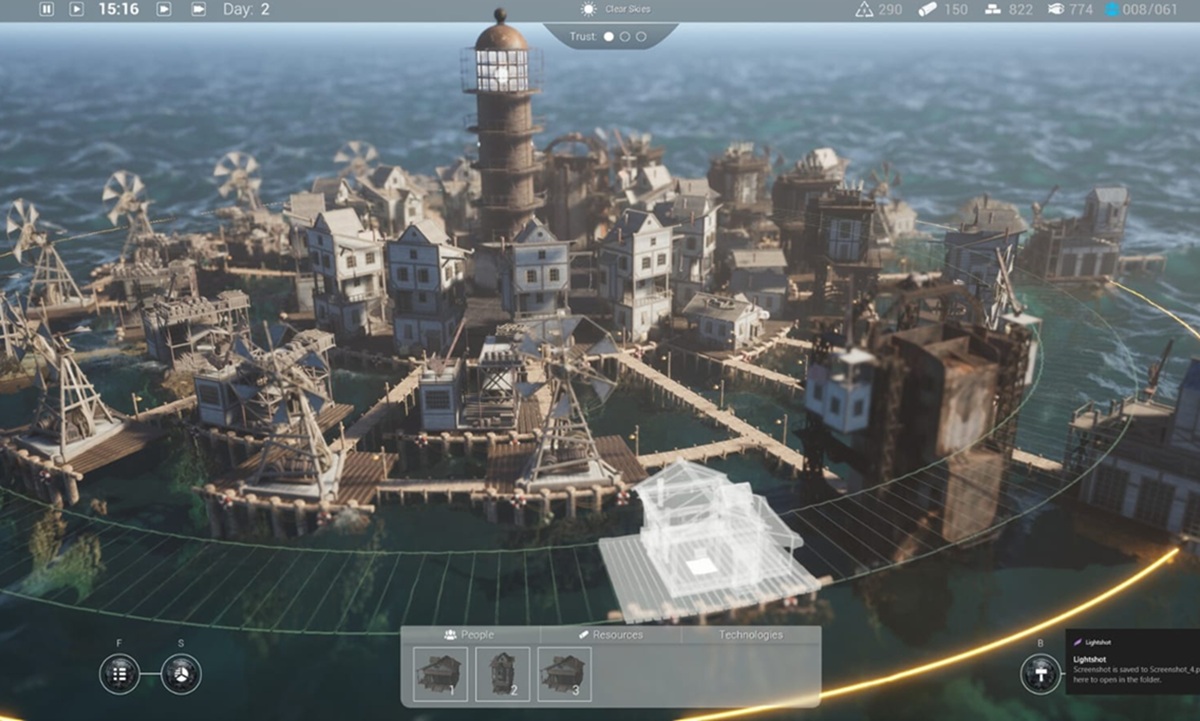Viewport: 1200px width, 721px height.
Task: Open the hammer build menu icon
Action: pyautogui.click(x=1040, y=674)
